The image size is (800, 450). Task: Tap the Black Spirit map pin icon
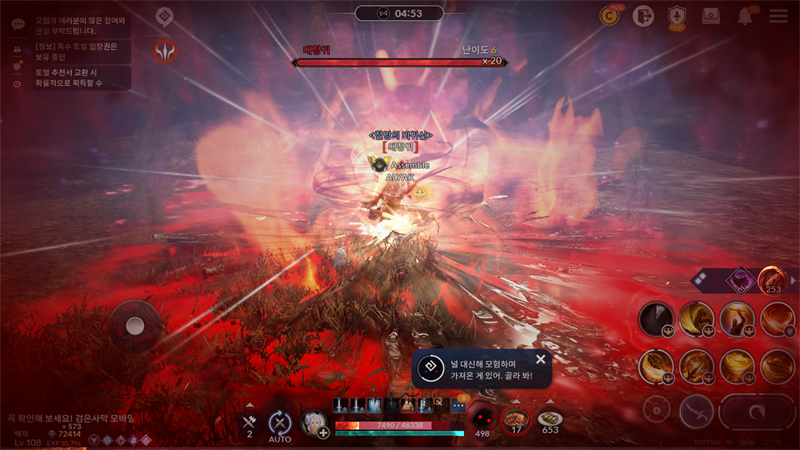click(x=165, y=16)
